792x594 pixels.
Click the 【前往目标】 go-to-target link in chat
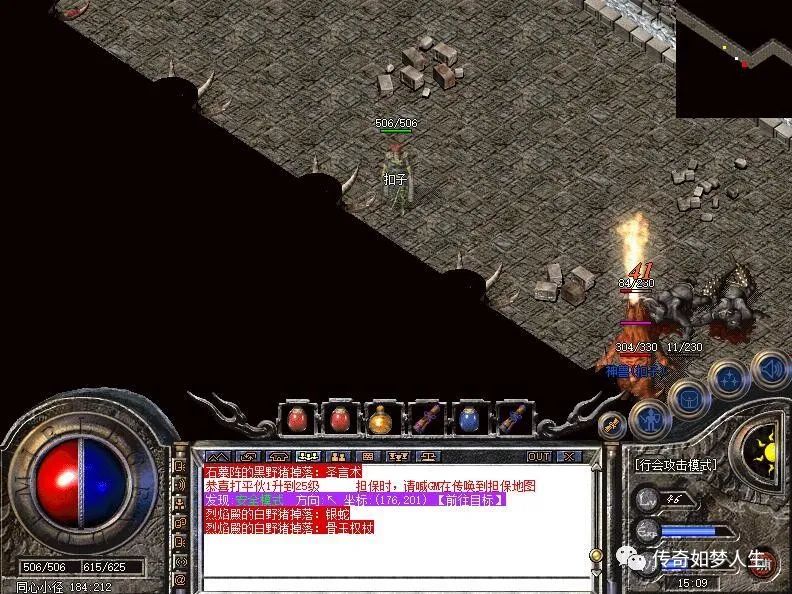coord(469,499)
